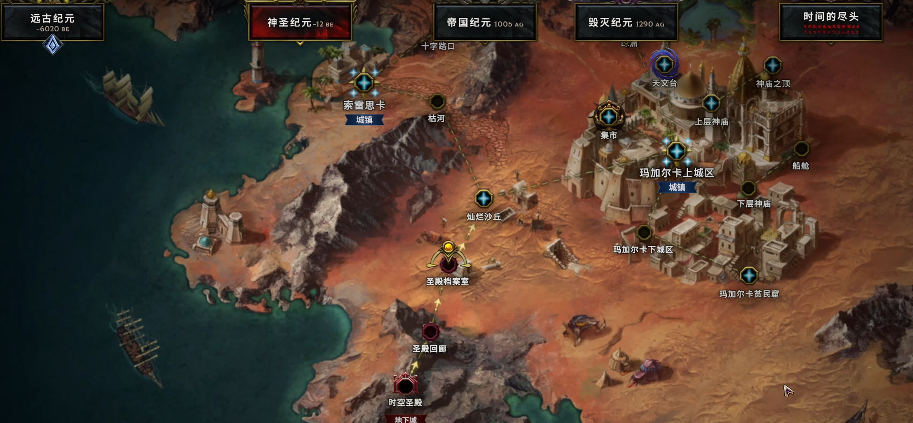Click the 船舱 map node
The height and width of the screenshot is (423, 913).
[x=801, y=149]
